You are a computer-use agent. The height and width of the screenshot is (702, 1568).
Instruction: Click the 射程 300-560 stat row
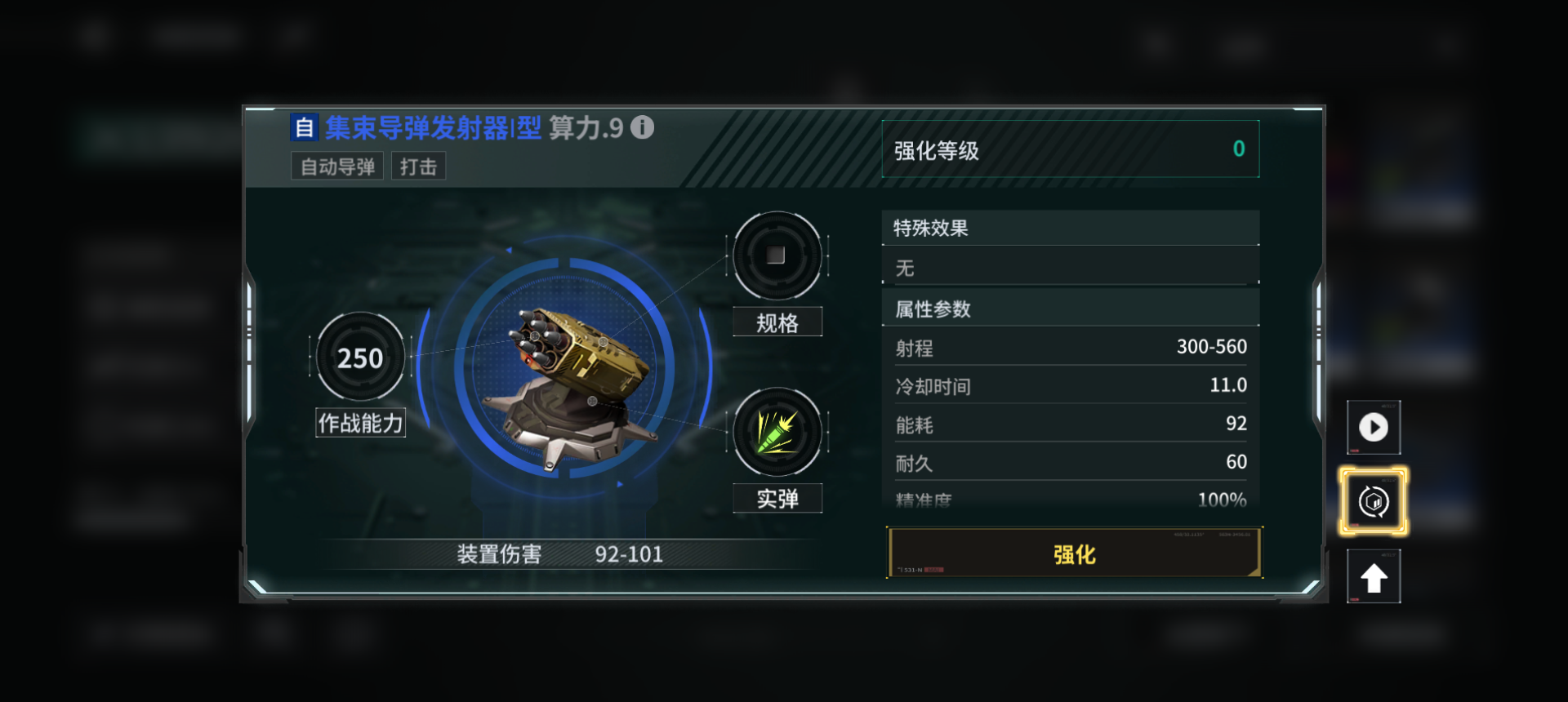[1071, 346]
